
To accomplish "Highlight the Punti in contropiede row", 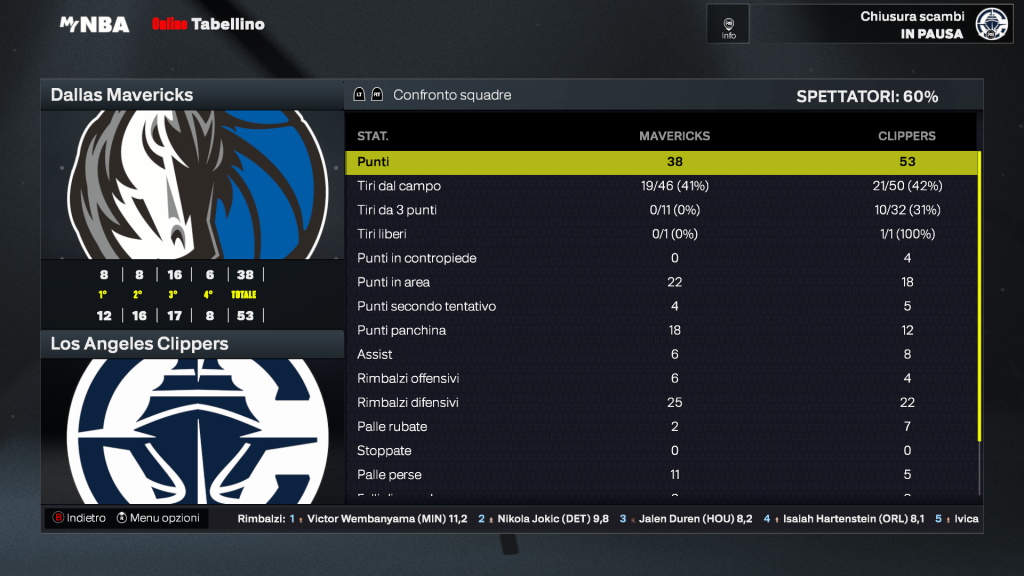I will coord(660,258).
